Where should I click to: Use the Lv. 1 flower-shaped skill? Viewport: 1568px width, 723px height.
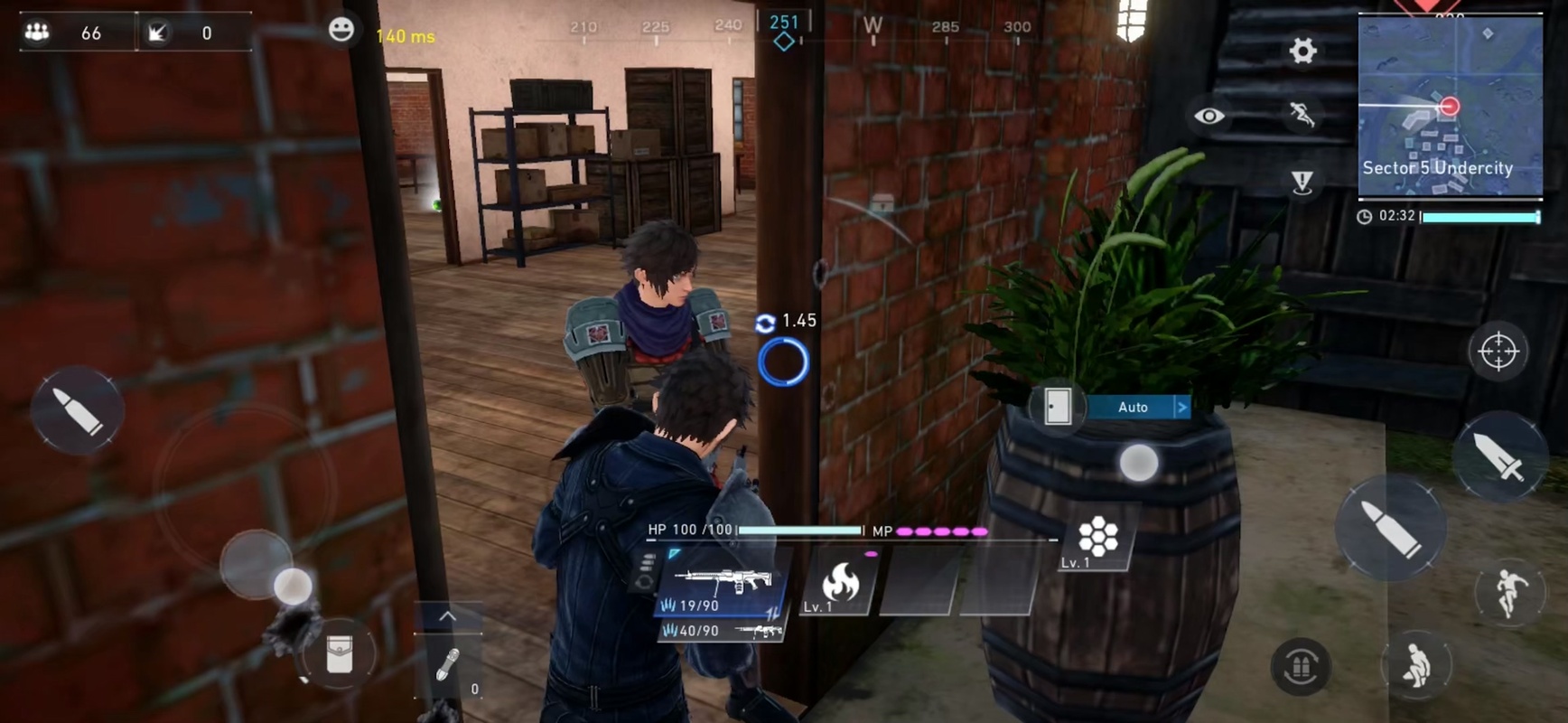point(1097,540)
